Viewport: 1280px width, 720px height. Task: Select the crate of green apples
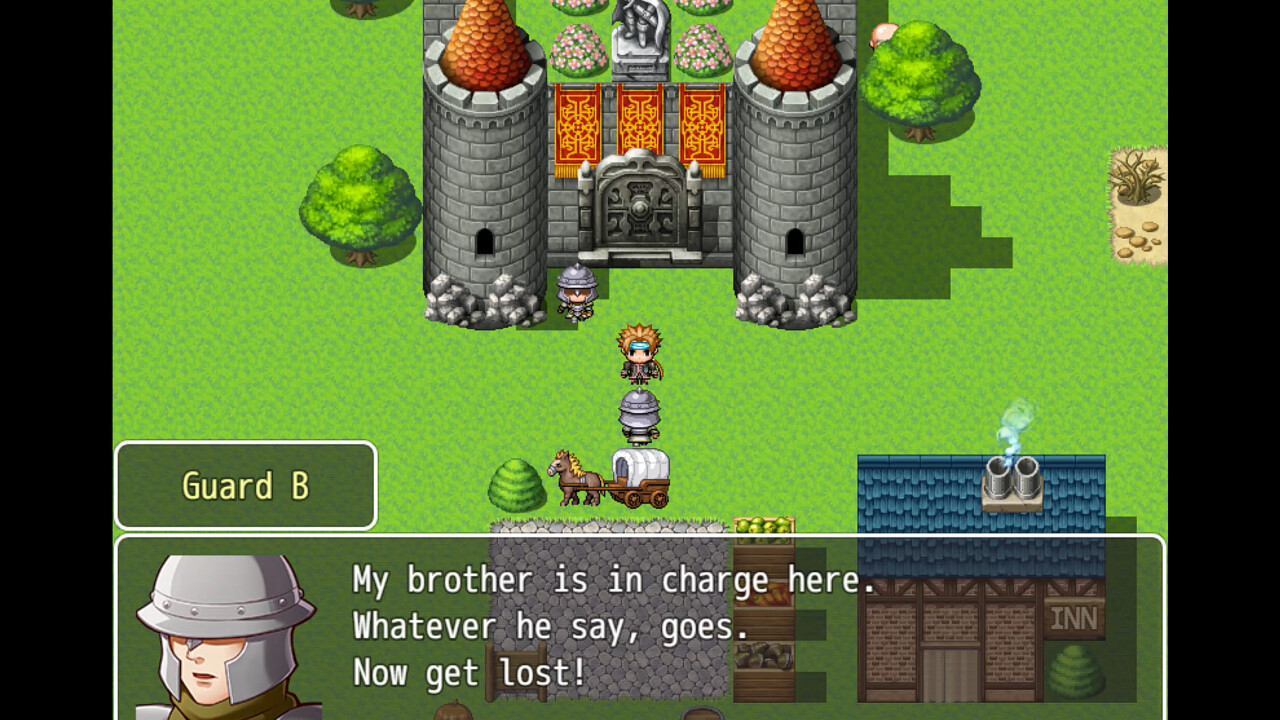763,525
